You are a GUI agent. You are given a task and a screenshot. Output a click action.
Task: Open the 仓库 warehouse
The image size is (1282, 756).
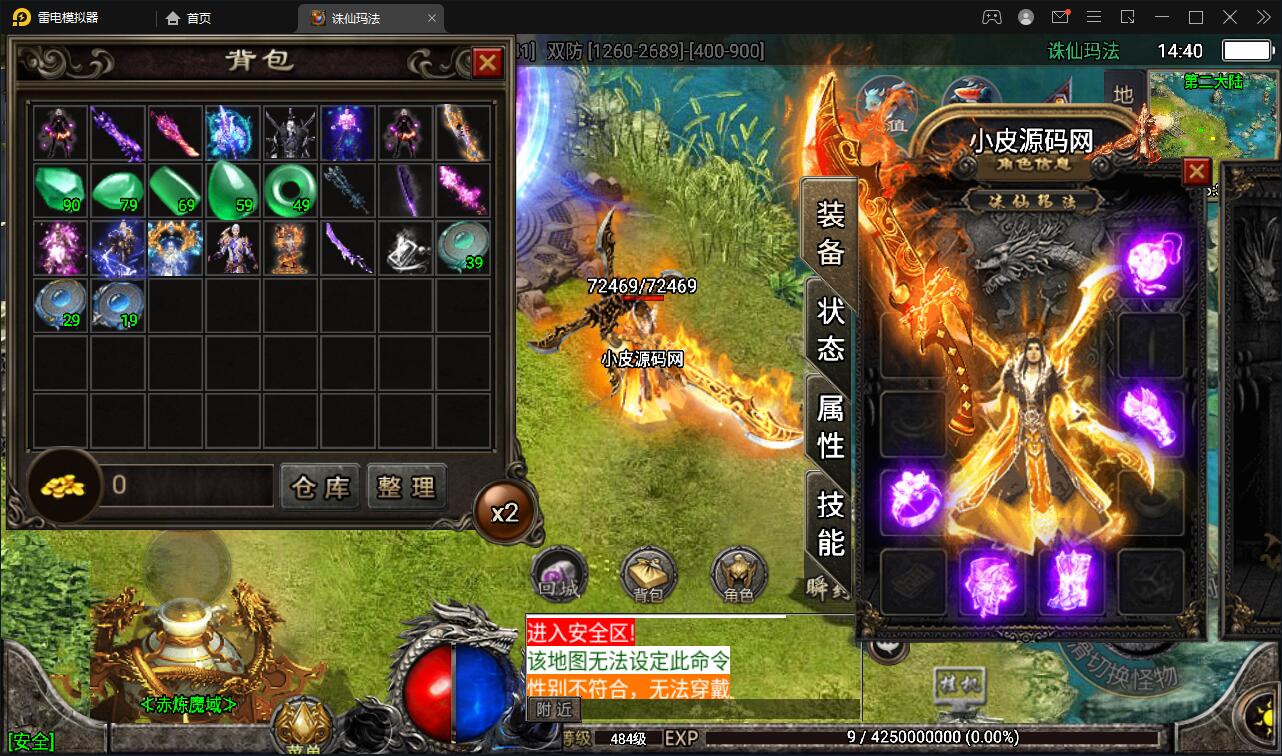tap(320, 487)
